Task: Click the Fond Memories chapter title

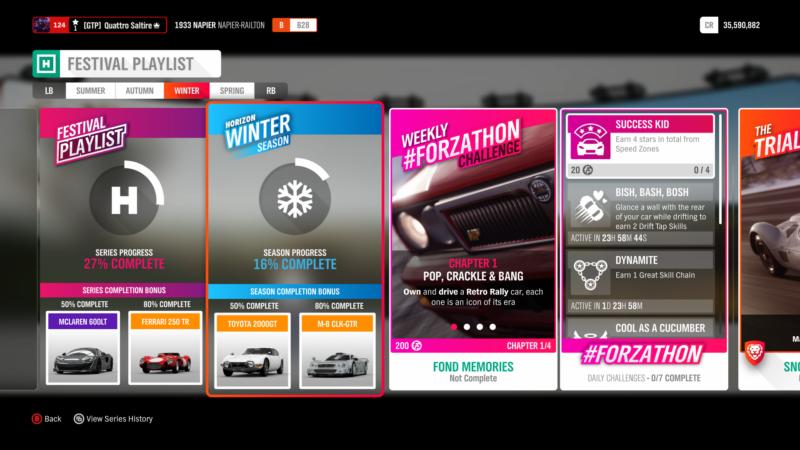Action: 473,367
